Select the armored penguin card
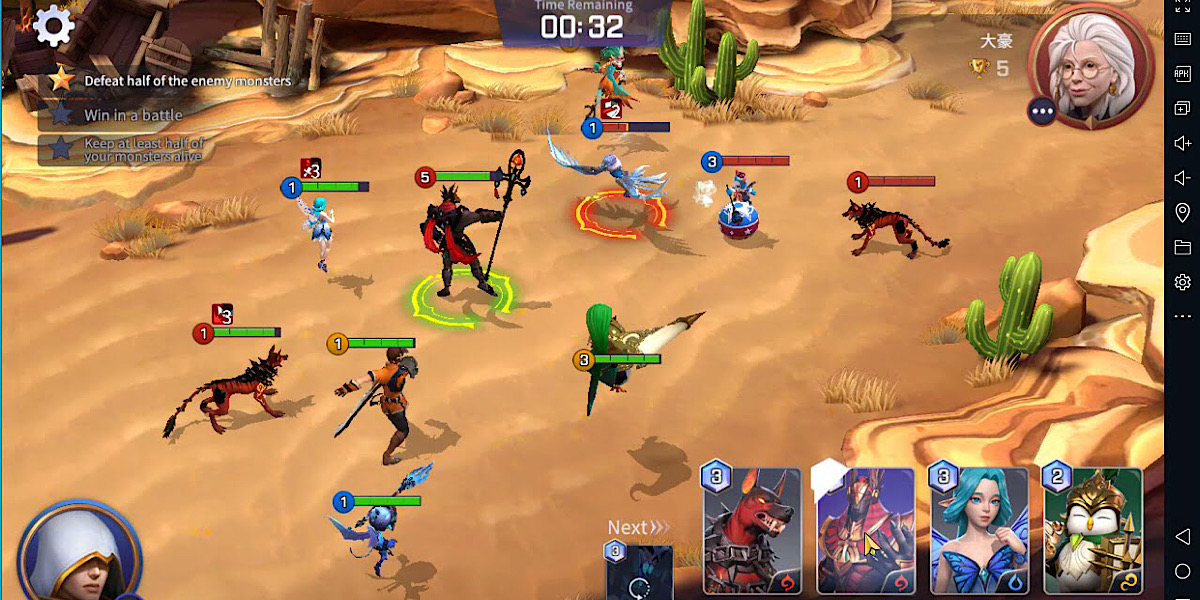The height and width of the screenshot is (600, 1200). point(1093,531)
